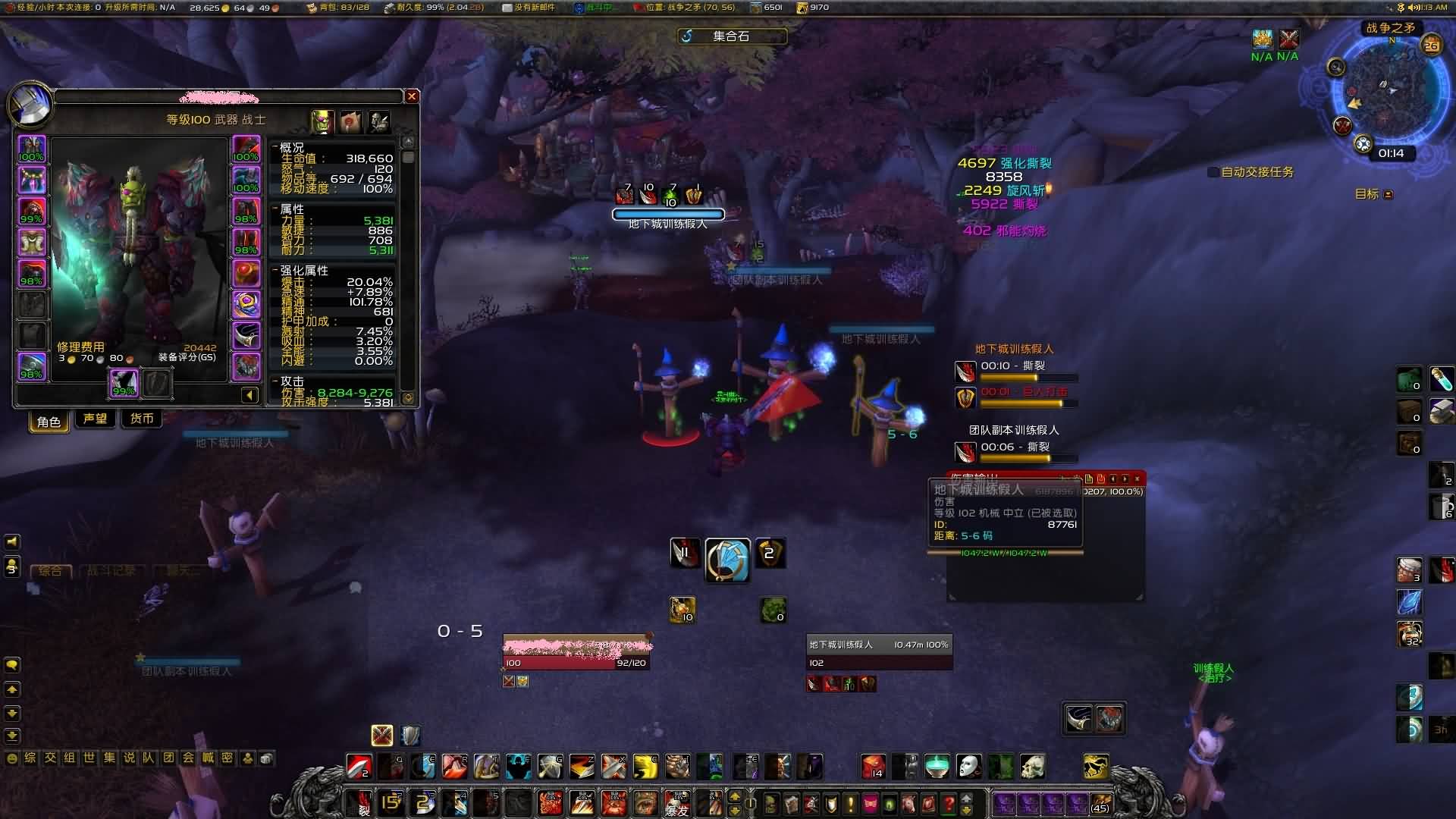This screenshot has height=819, width=1456.
Task: Collapse the 概况 stats section
Action: pyautogui.click(x=275, y=147)
